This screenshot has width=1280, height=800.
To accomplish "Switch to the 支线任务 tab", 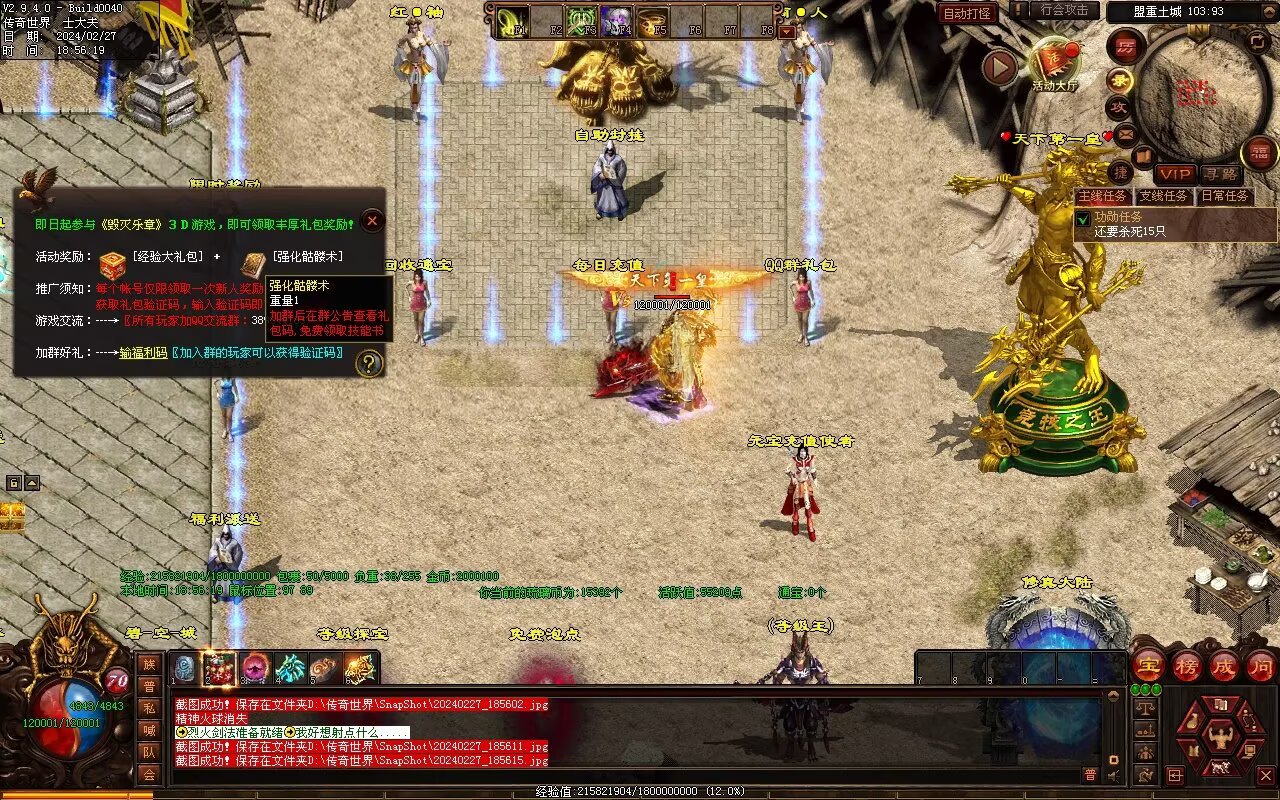I will (1164, 197).
